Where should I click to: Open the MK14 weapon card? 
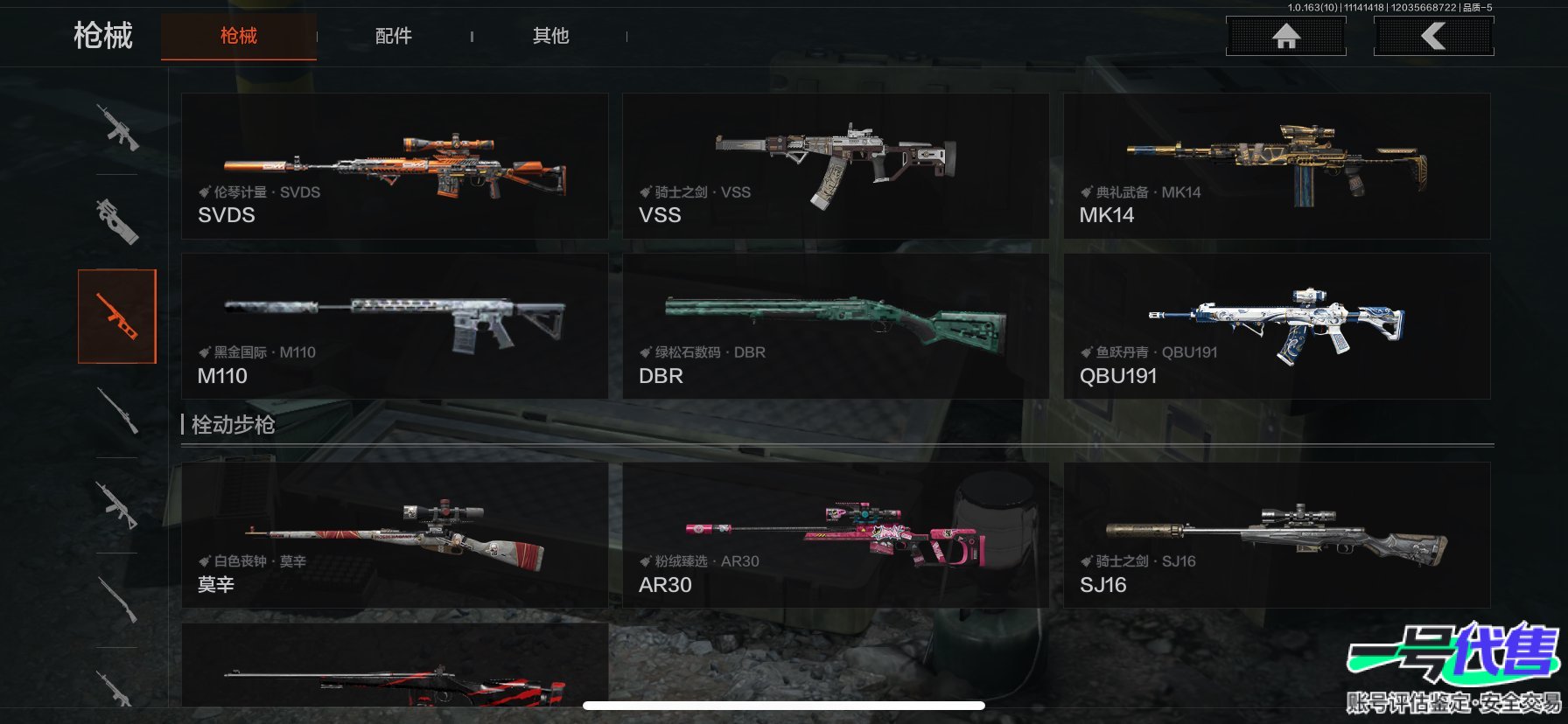pyautogui.click(x=1276, y=166)
